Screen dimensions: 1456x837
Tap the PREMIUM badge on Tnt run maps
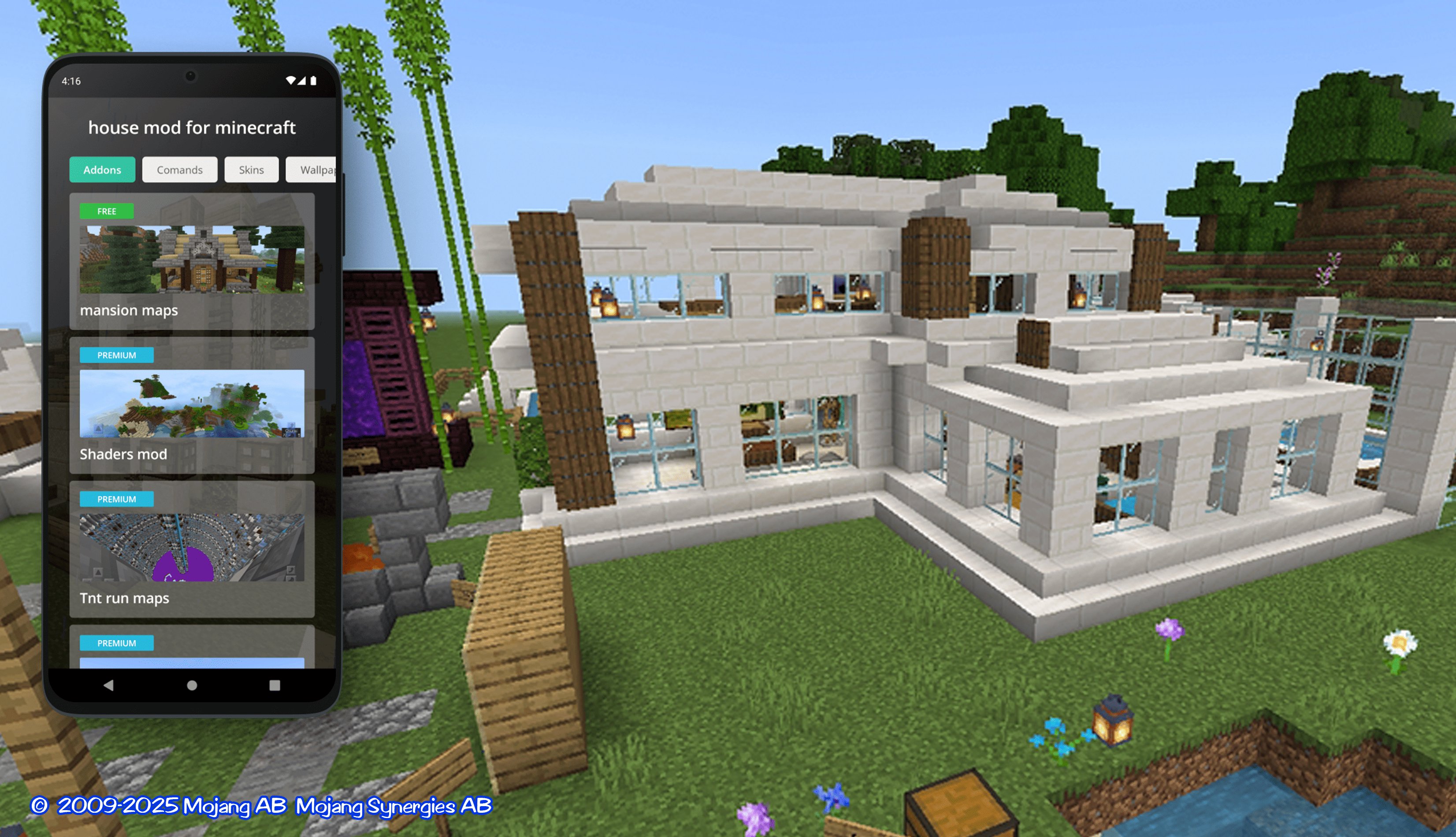tap(117, 499)
